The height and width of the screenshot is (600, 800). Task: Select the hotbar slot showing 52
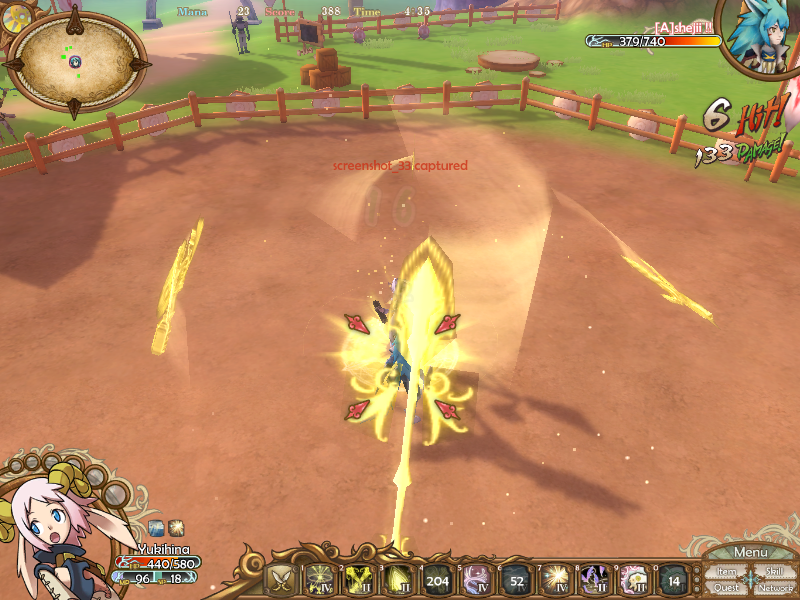pyautogui.click(x=515, y=580)
